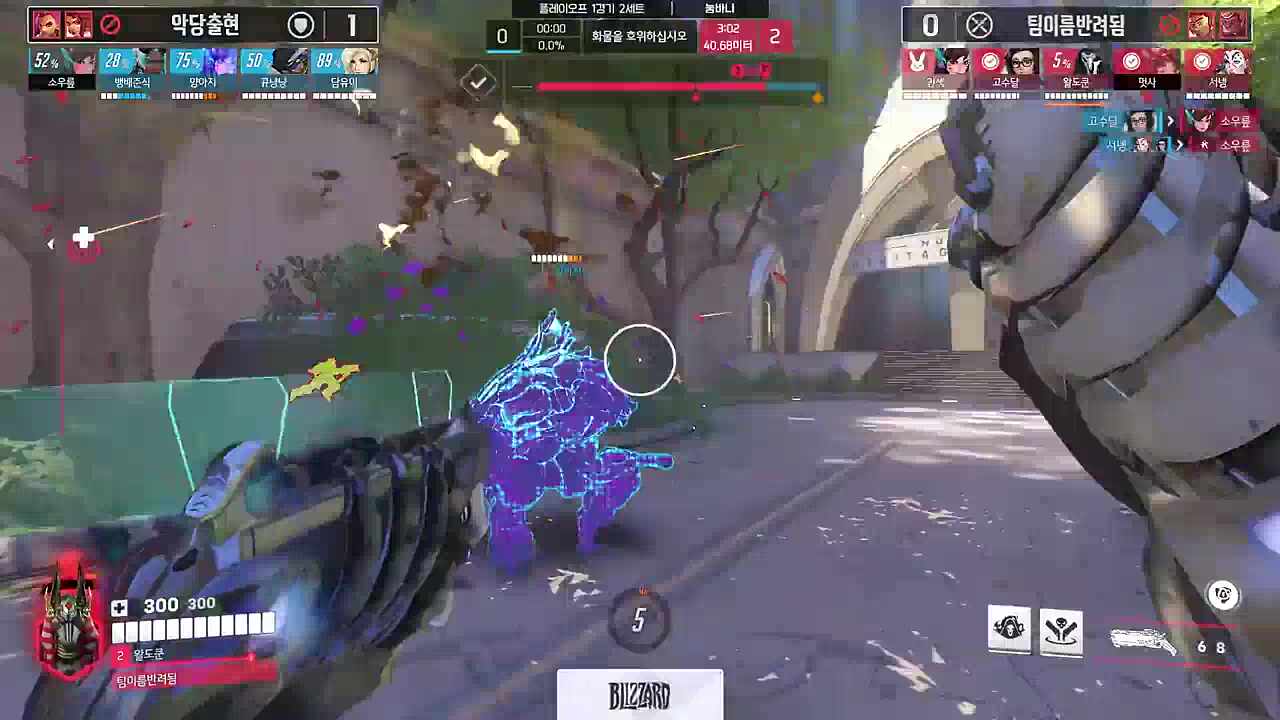Switch view to player 멋사
The height and width of the screenshot is (720, 1280).
1146,70
